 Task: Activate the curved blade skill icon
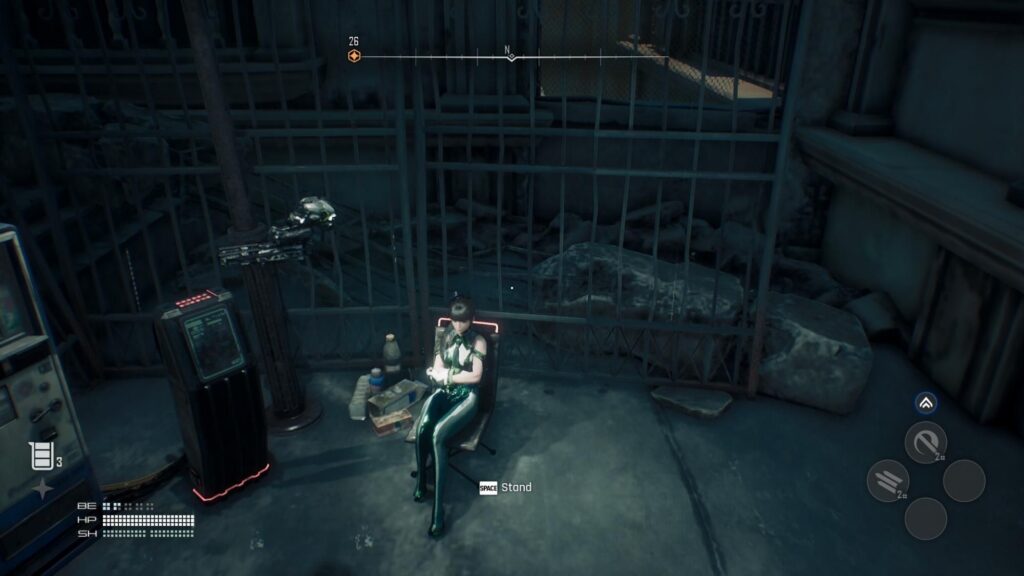925,442
